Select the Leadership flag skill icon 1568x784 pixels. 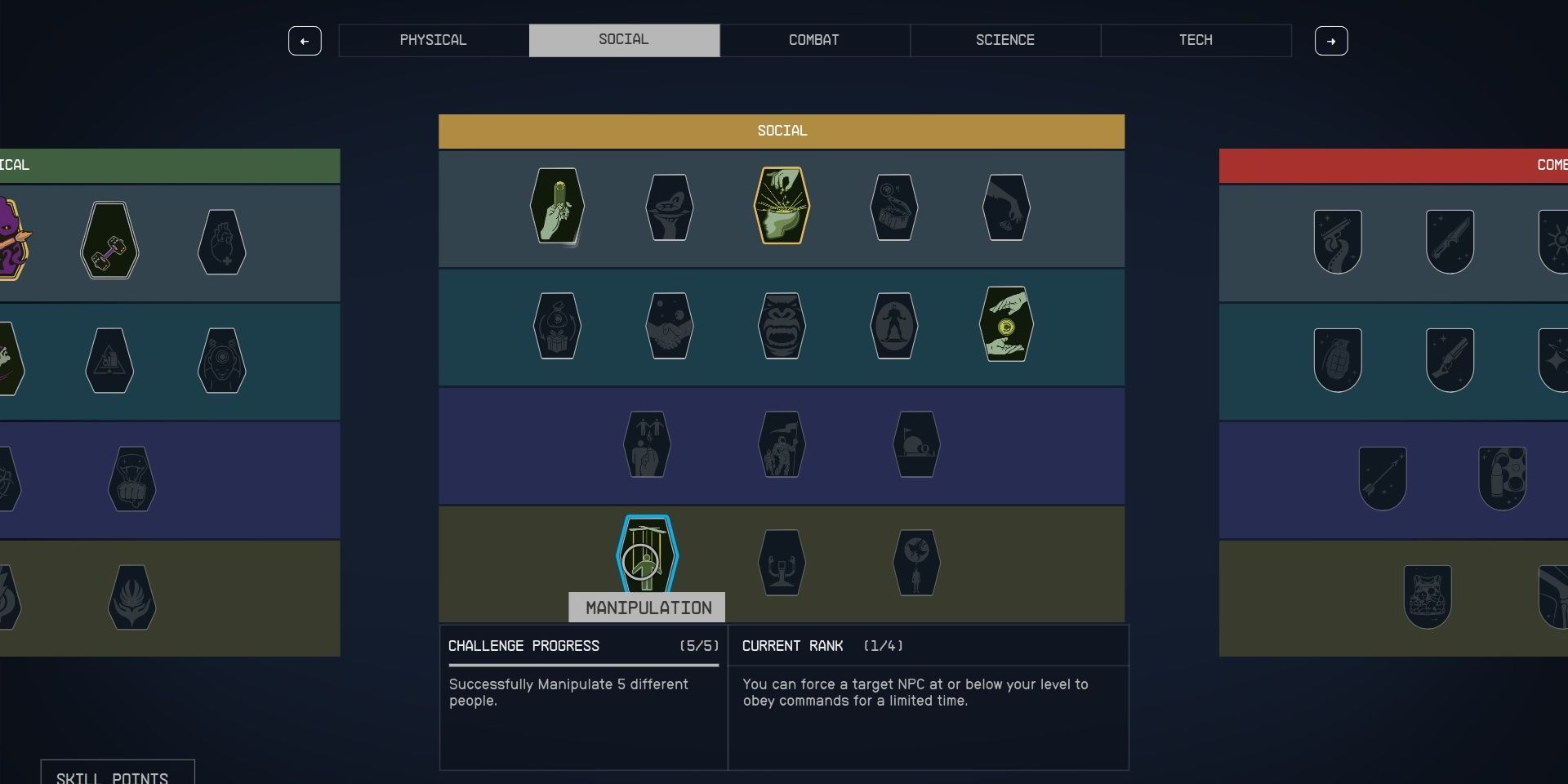click(x=782, y=443)
